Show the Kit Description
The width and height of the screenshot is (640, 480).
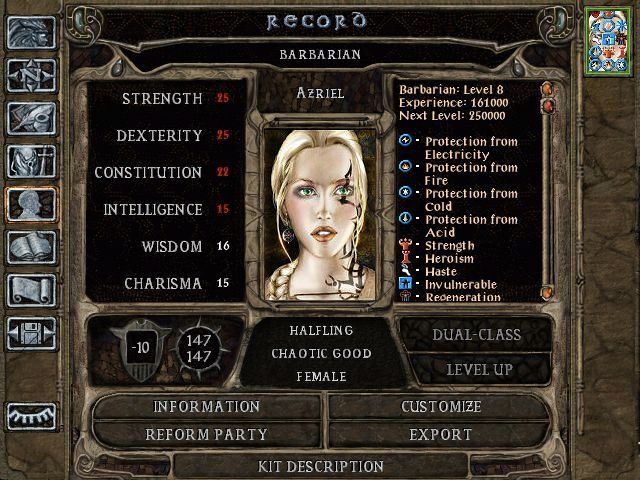coord(320,466)
